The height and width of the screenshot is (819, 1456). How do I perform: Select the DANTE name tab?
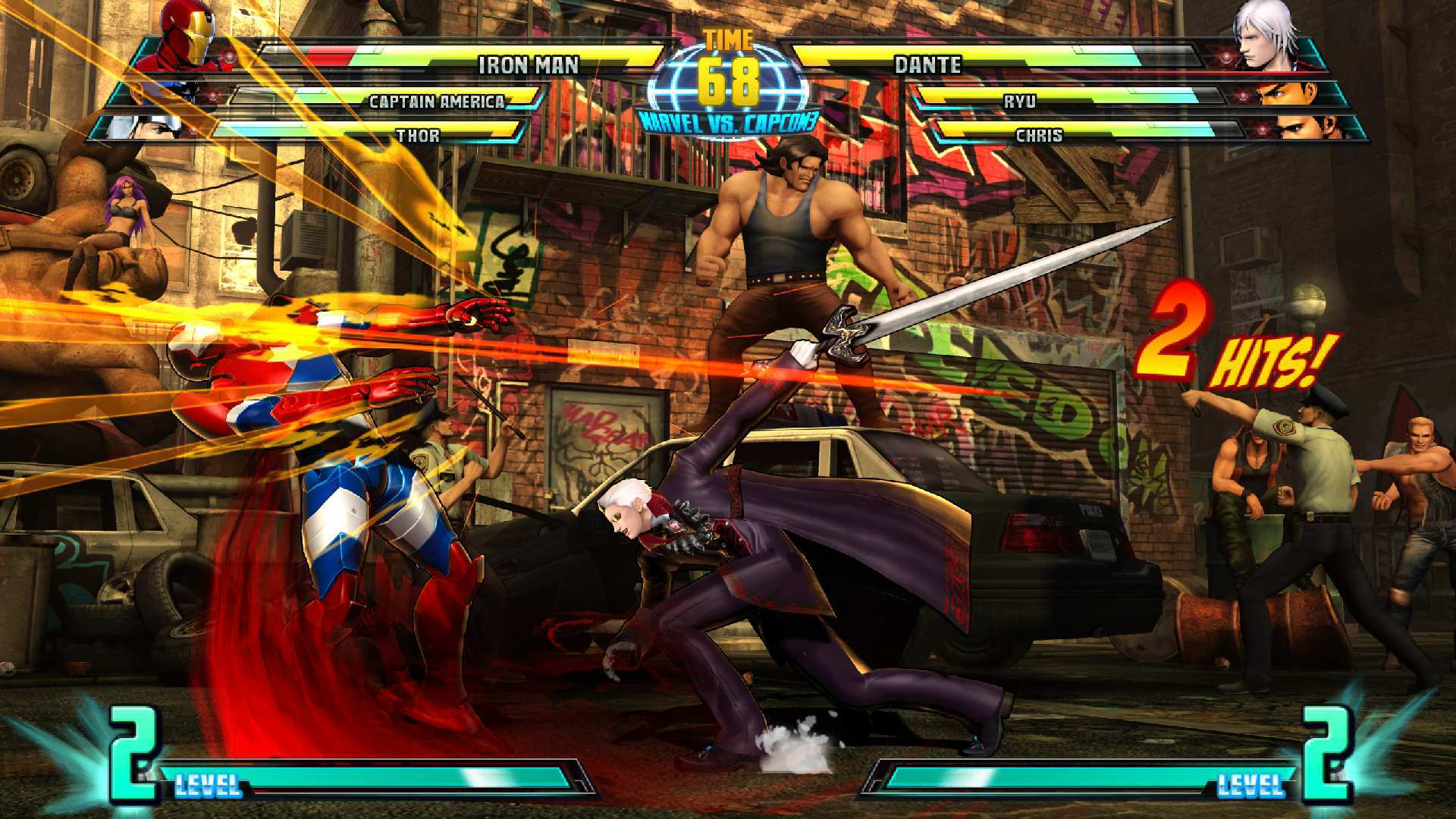coord(927,66)
